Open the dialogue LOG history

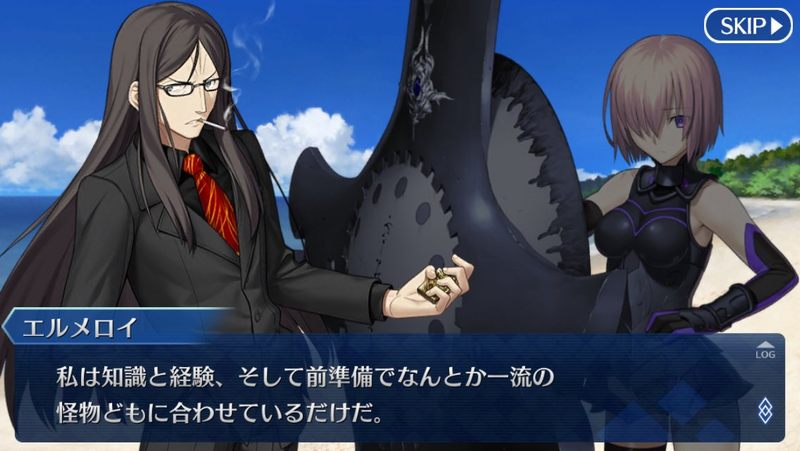tap(765, 349)
